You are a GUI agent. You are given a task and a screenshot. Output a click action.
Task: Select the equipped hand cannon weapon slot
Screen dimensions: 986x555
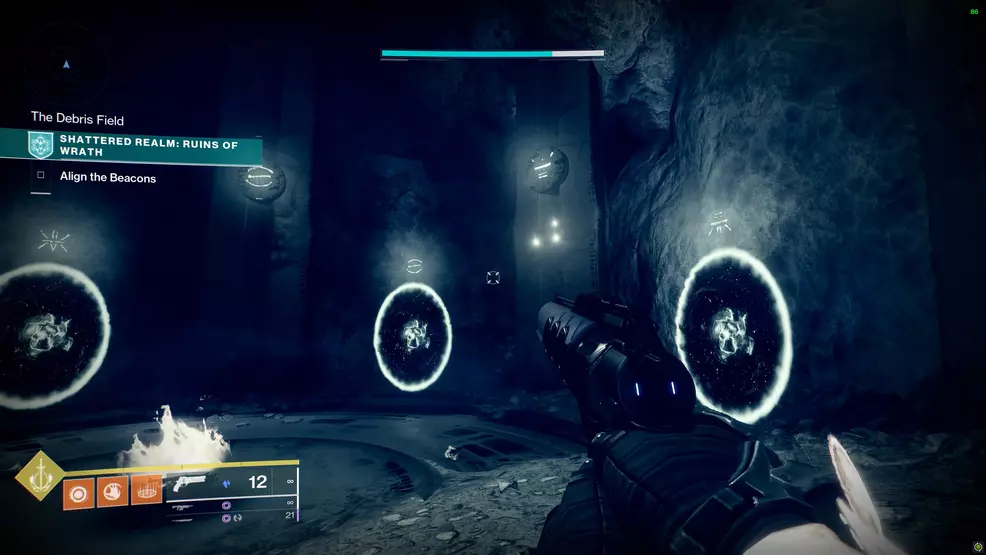coord(187,482)
